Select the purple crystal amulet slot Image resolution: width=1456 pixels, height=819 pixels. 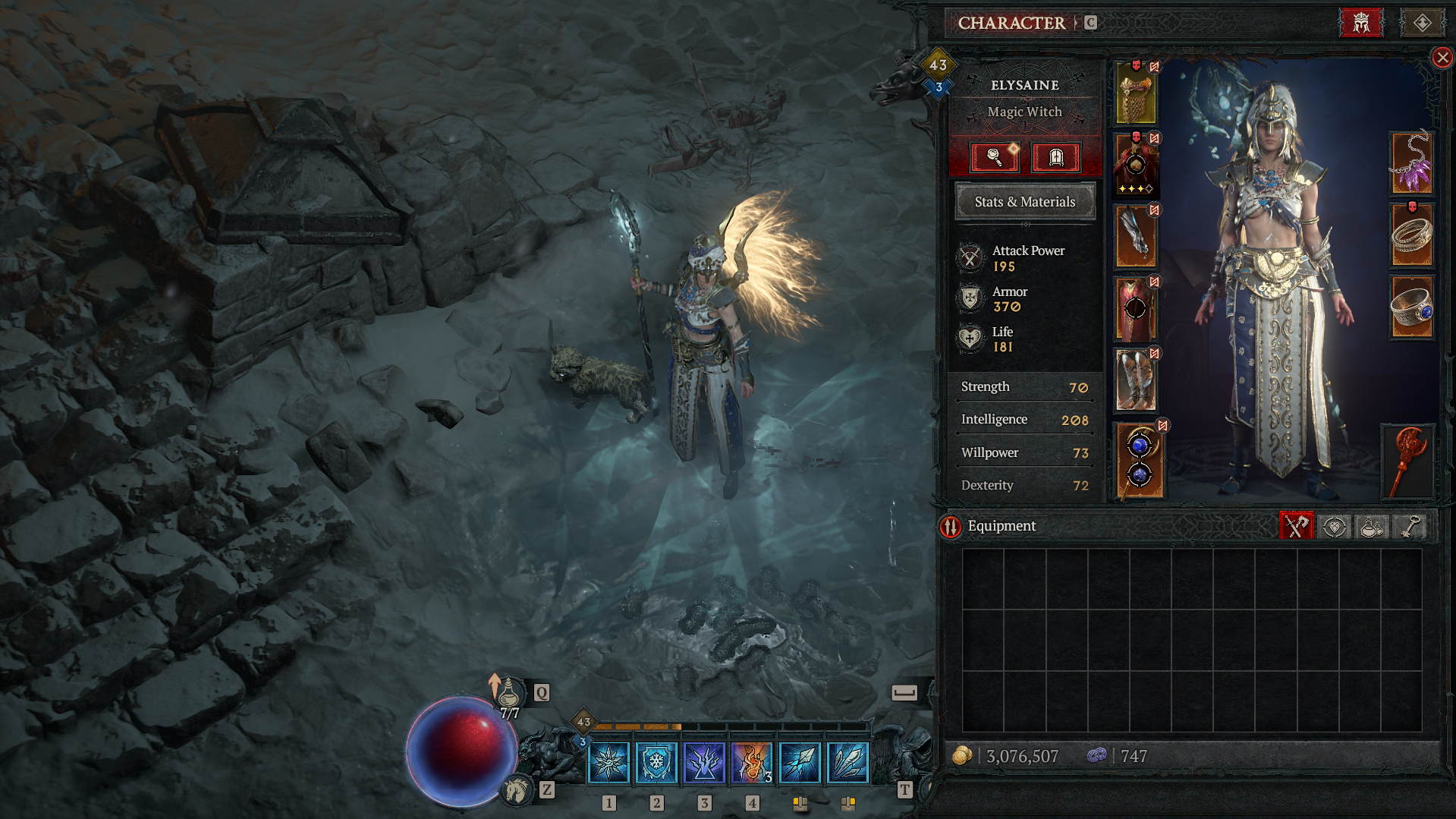[x=1411, y=163]
